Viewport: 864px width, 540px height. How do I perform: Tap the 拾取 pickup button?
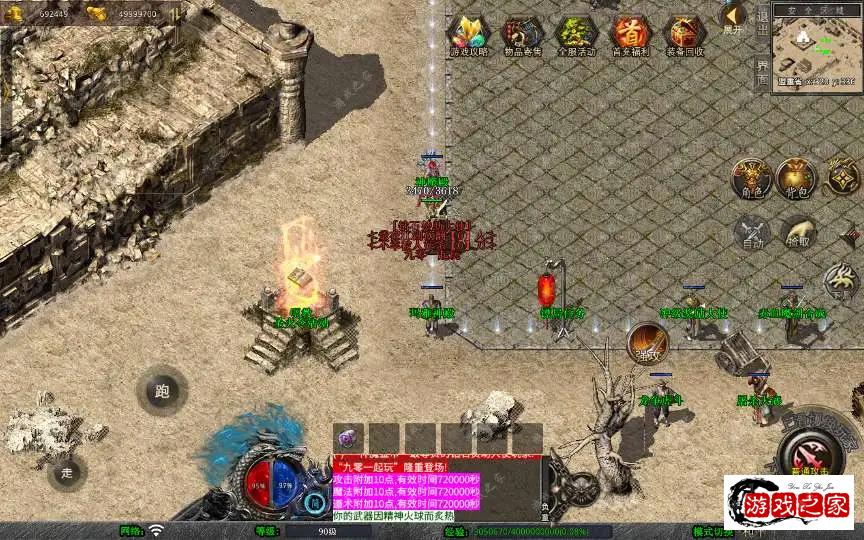click(797, 232)
